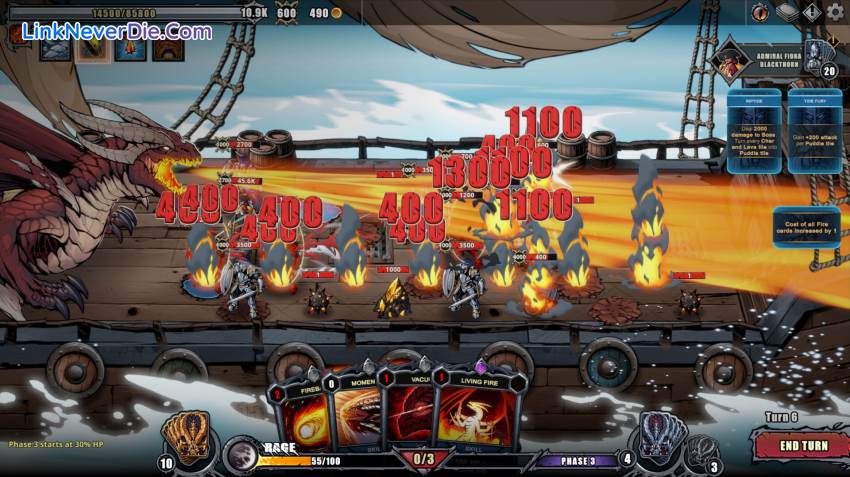Open the gear settings menu
The image size is (850, 477).
pos(835,12)
